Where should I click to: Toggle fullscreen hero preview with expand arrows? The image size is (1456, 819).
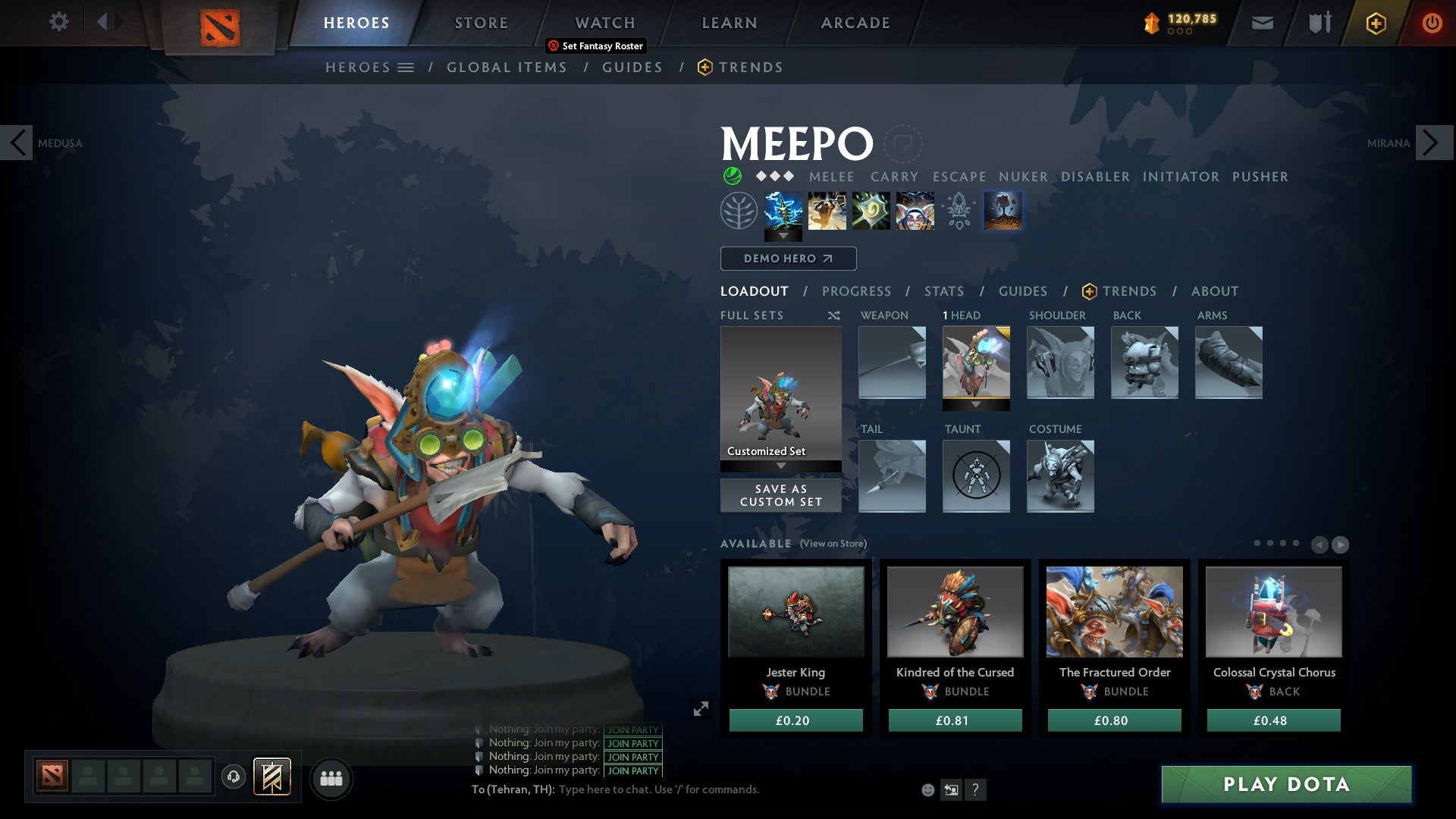pyautogui.click(x=701, y=708)
